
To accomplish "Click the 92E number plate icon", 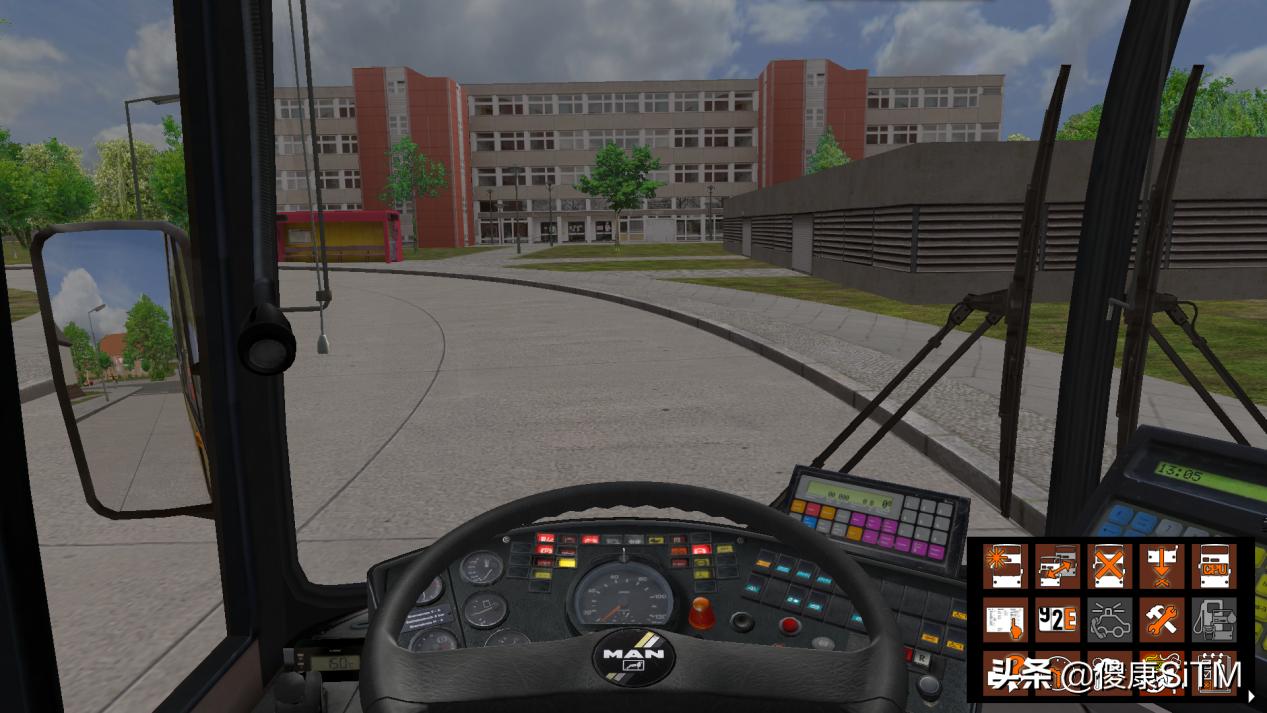I will [x=1057, y=620].
